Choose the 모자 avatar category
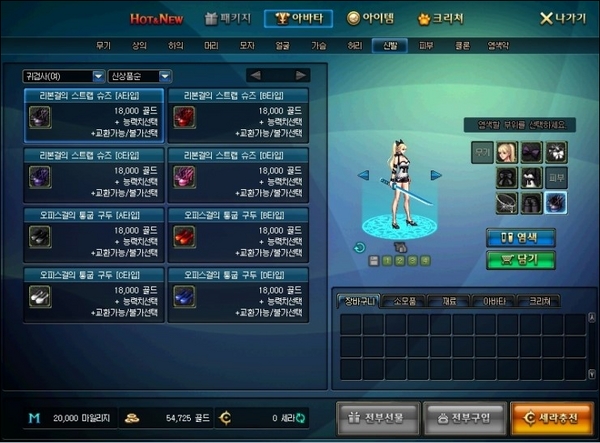This screenshot has width=600, height=443. (x=247, y=46)
